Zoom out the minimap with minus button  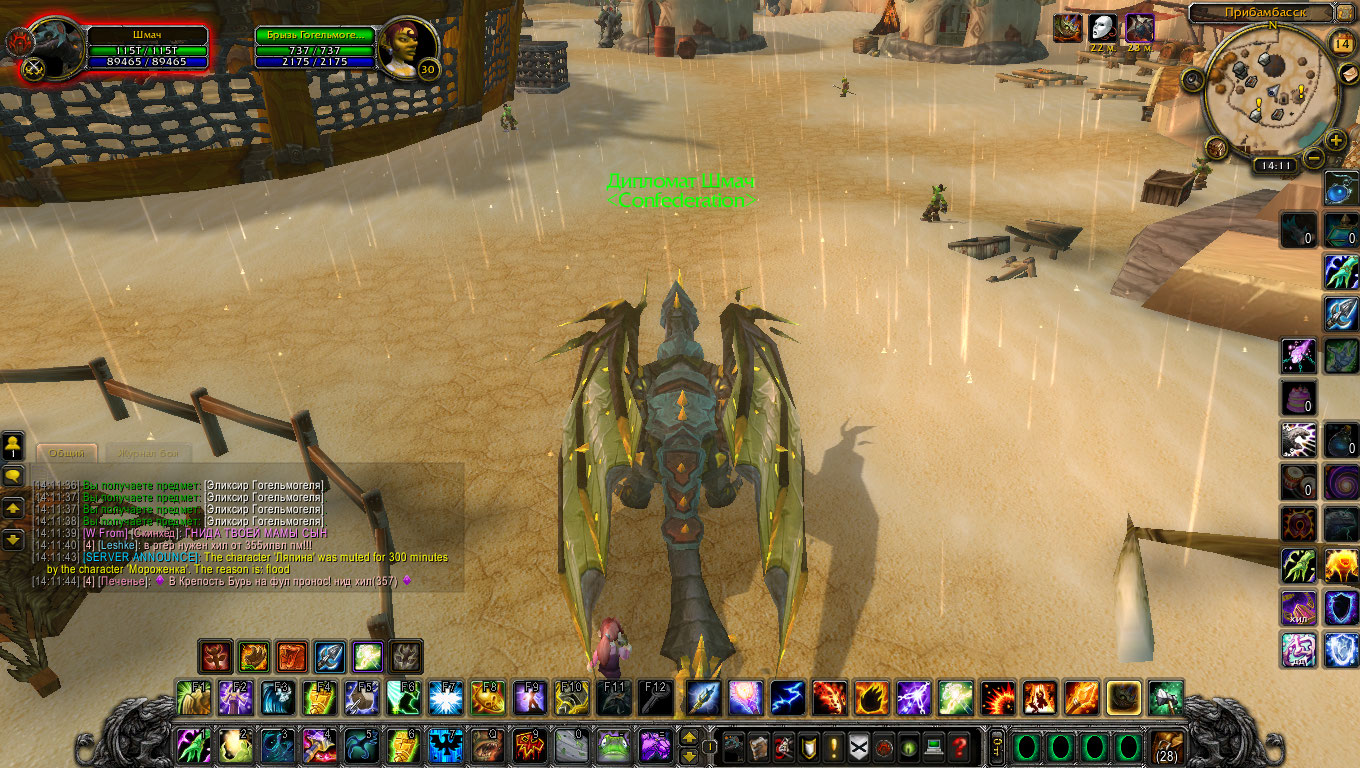point(1314,158)
